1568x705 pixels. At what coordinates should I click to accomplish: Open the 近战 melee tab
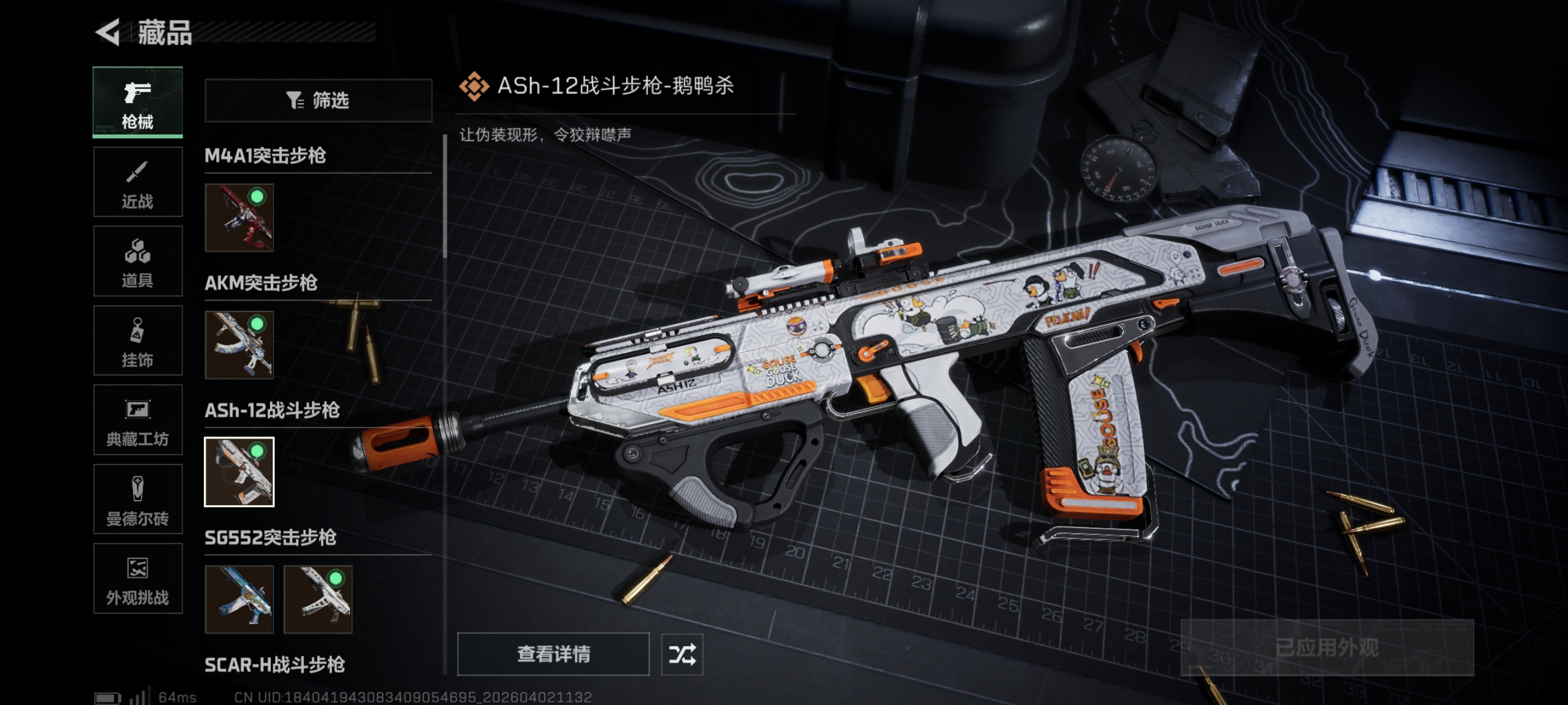[x=137, y=182]
